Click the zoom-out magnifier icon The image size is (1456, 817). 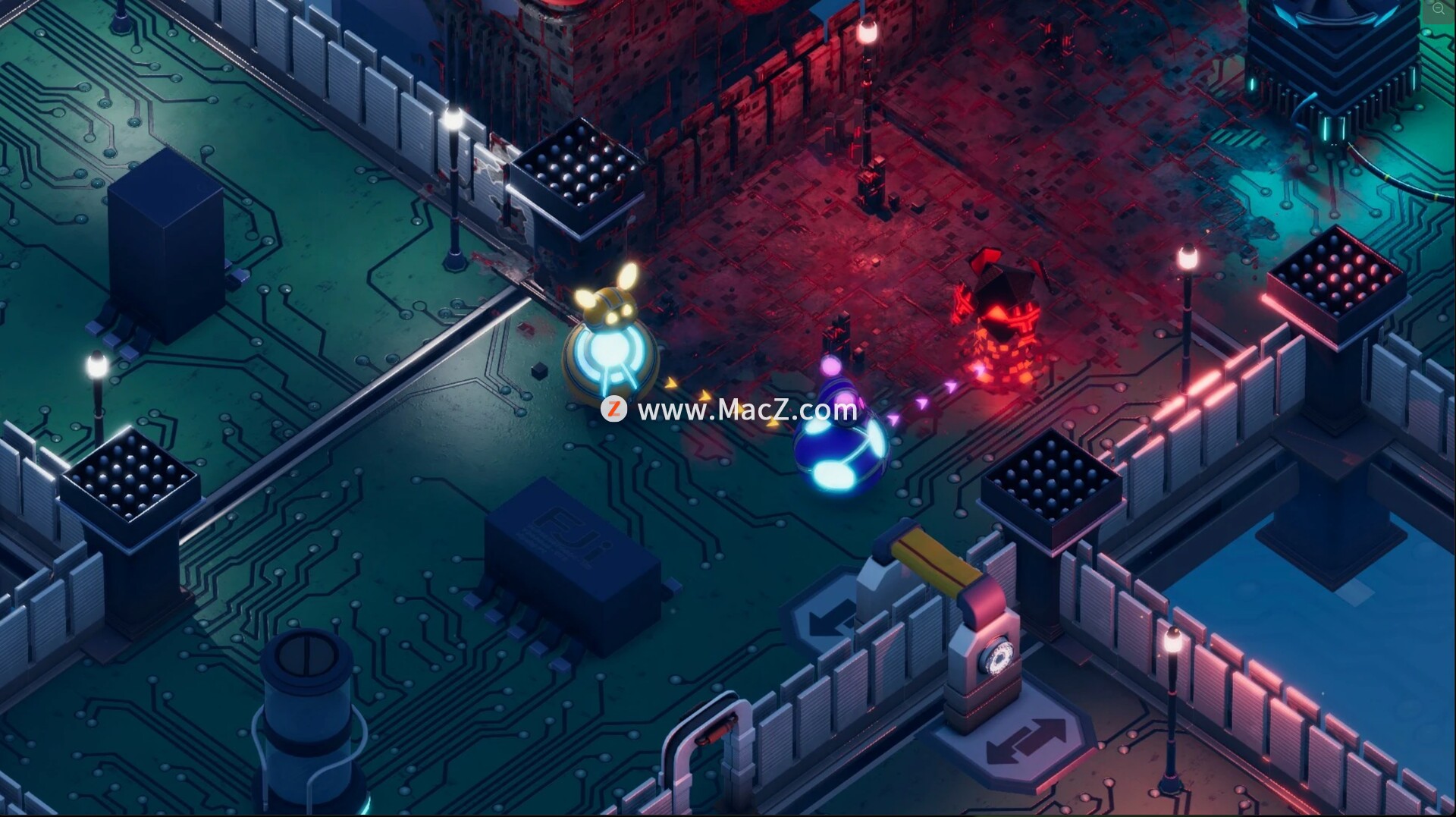click(x=1439, y=8)
